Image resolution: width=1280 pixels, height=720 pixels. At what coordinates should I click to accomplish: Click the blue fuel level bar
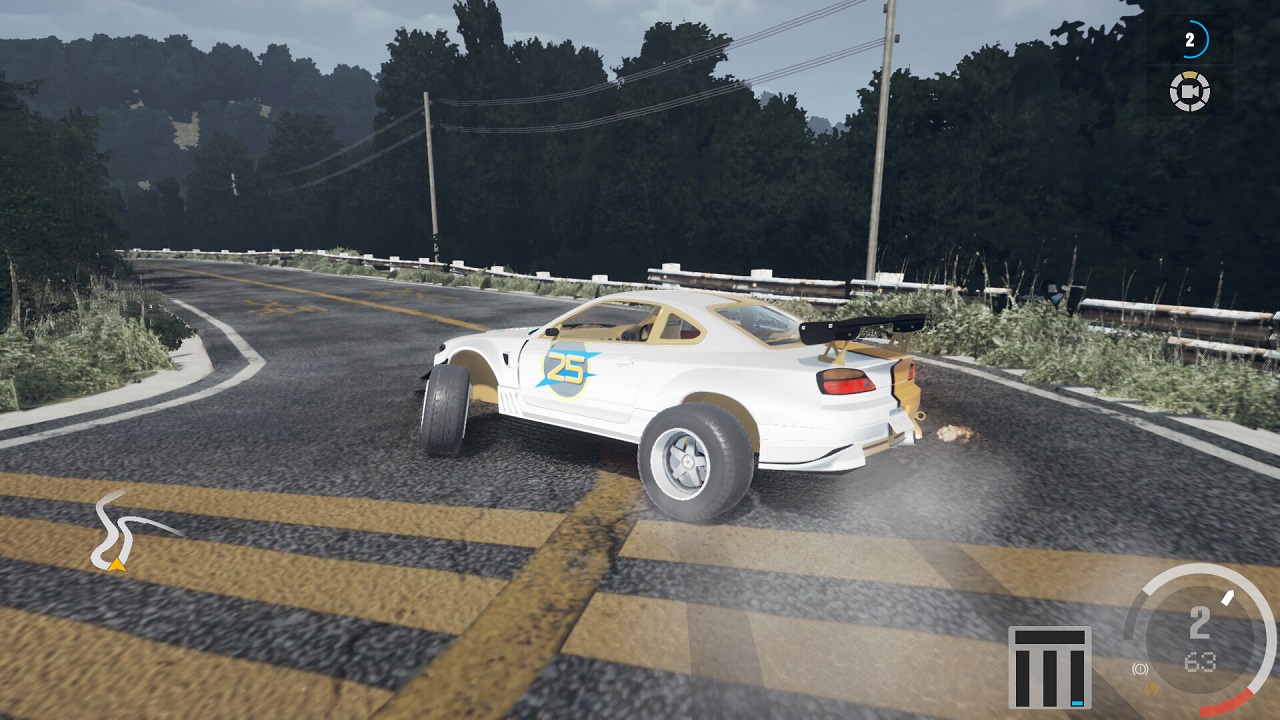click(x=1075, y=701)
